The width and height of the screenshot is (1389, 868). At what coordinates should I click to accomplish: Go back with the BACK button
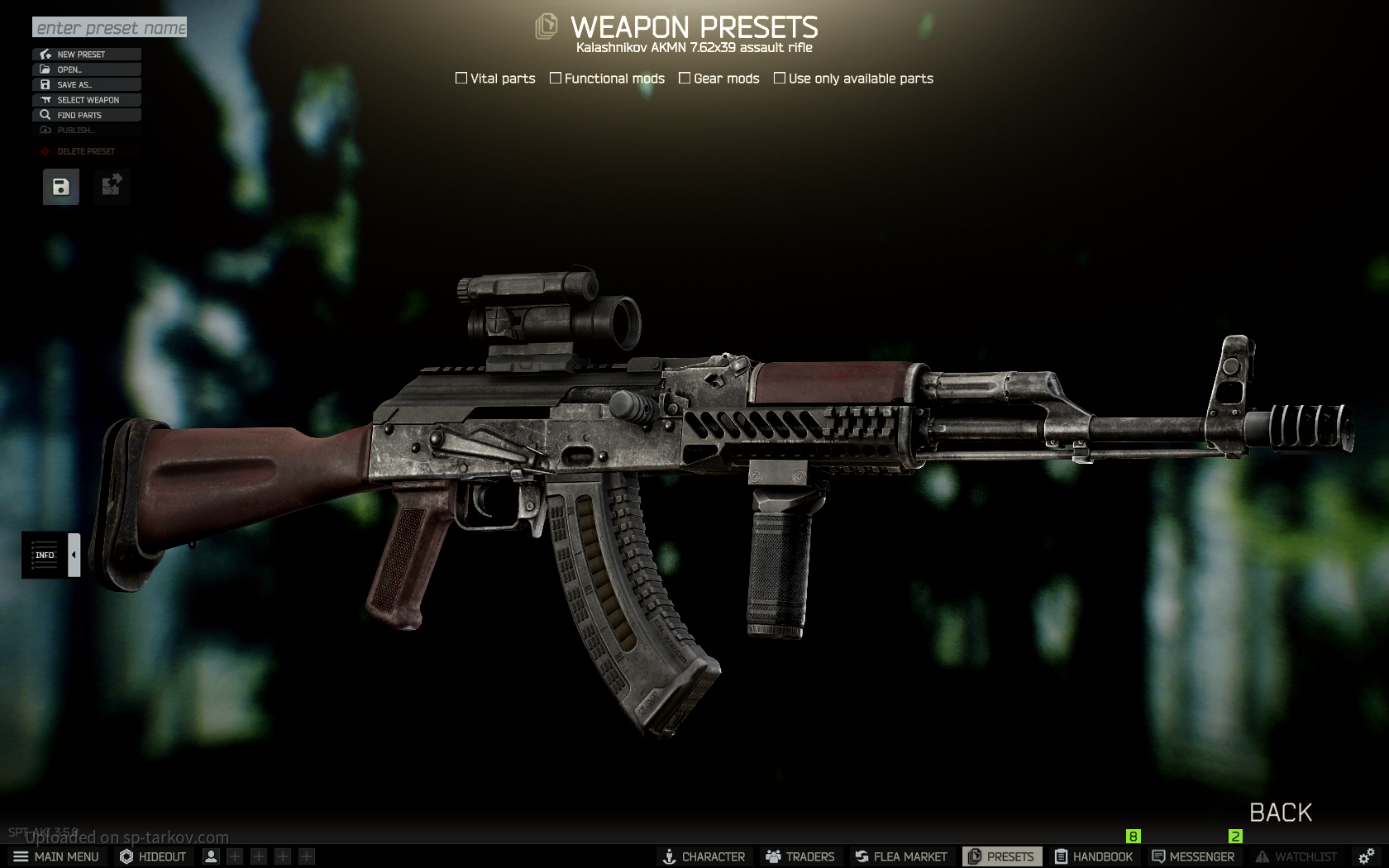1280,813
